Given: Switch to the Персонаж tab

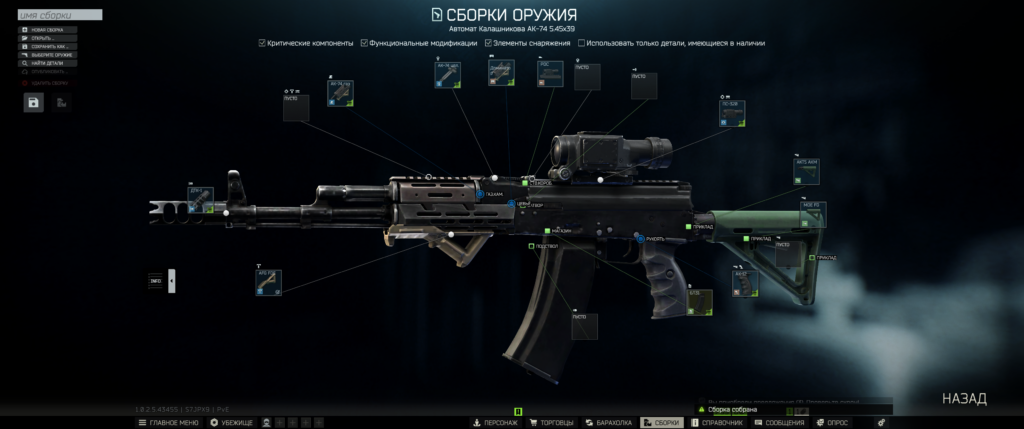Looking at the screenshot, I should point(496,423).
